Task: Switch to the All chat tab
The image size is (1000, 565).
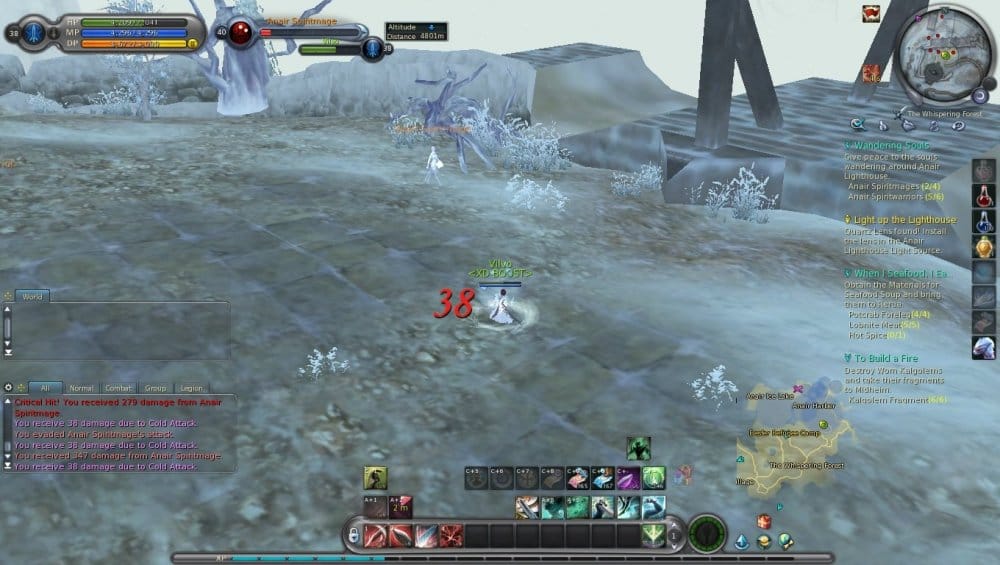Action: pos(45,388)
